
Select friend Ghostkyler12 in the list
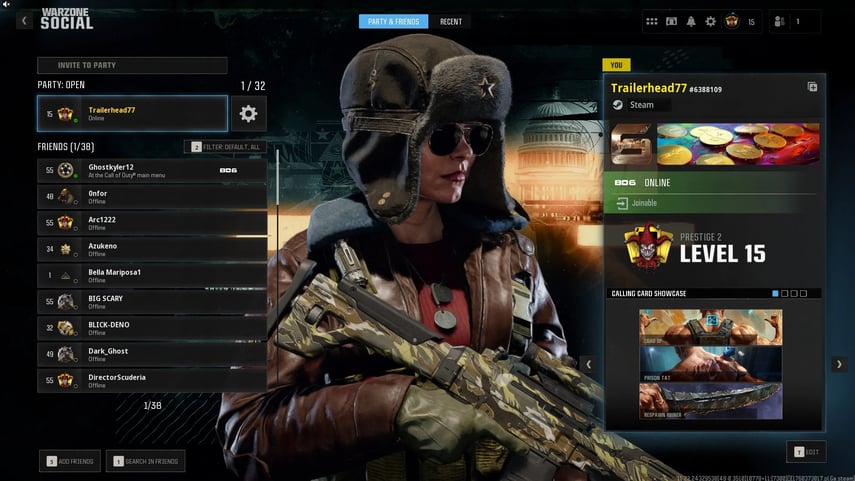tap(152, 170)
